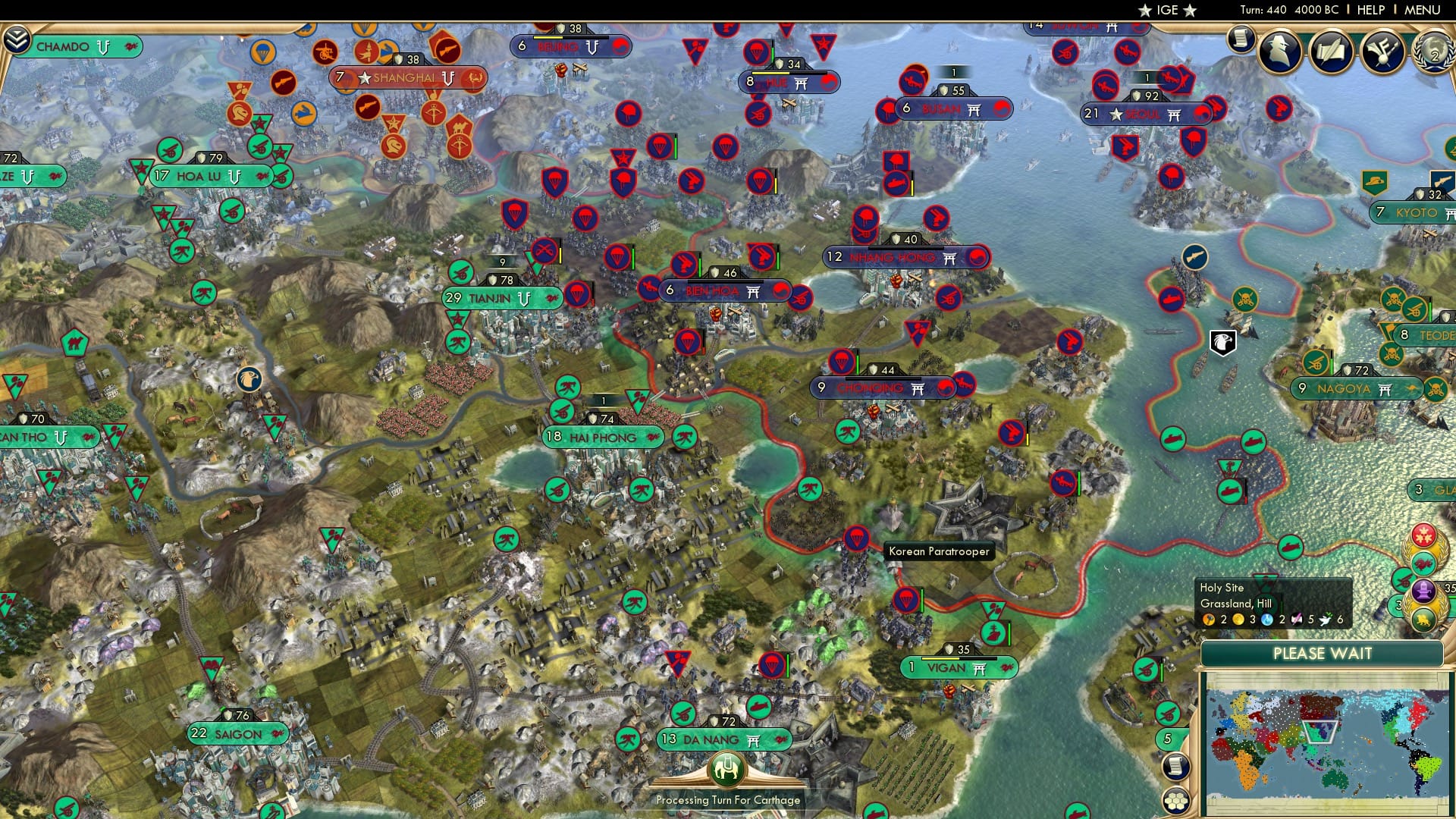Screen dimensions: 1456x819
Task: Click the purple laurel-wreathed icon on right edge
Action: [1423, 590]
